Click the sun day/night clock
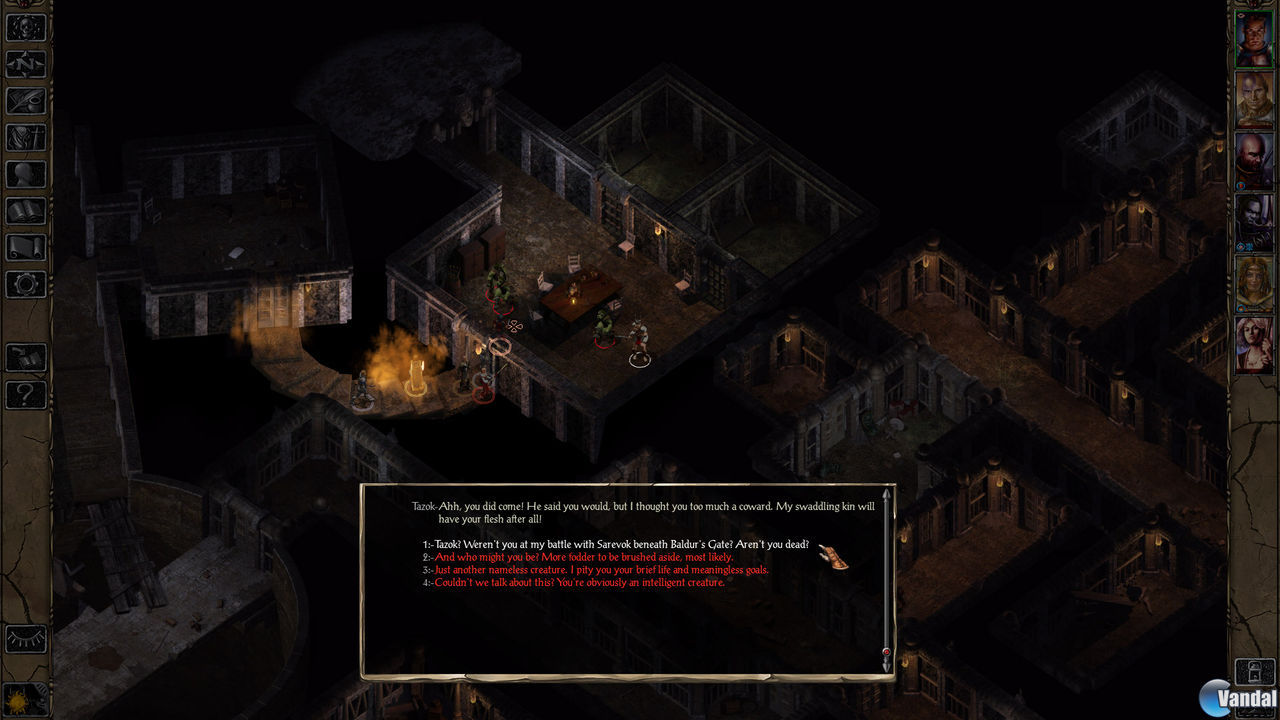 [24, 698]
